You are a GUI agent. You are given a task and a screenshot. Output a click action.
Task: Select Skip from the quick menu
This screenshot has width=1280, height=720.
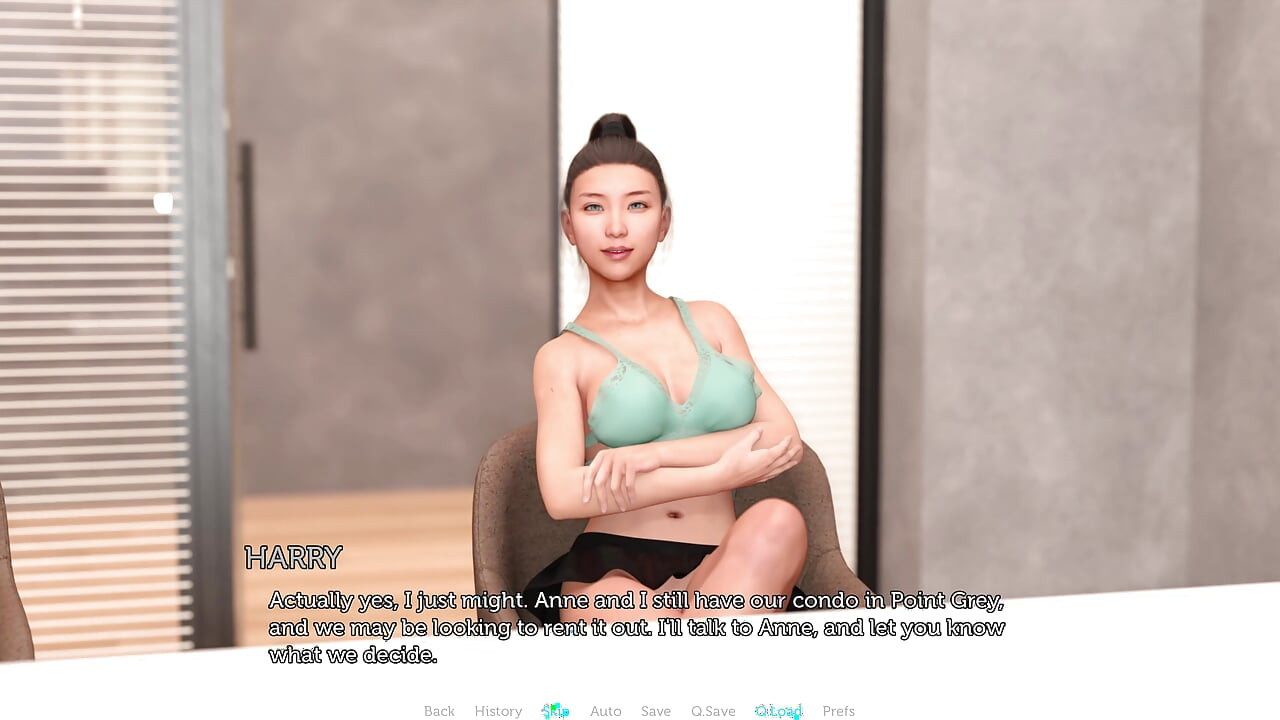click(x=555, y=711)
